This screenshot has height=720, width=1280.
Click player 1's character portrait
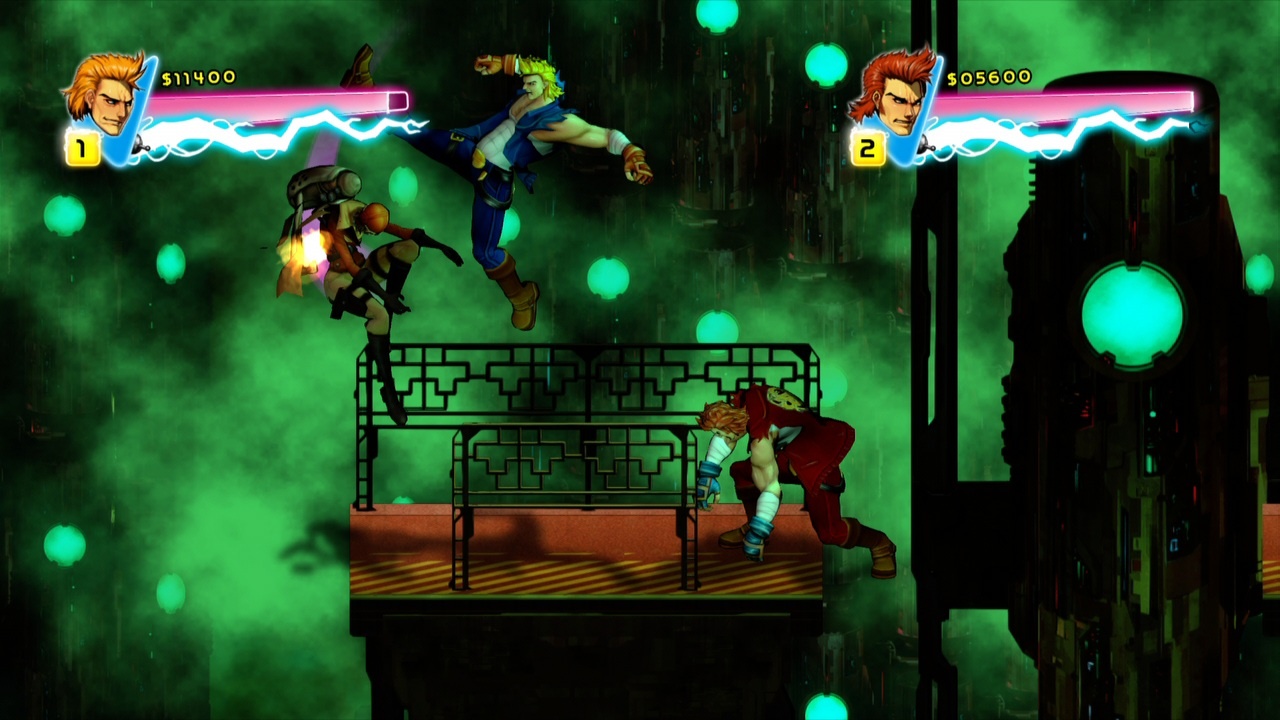pyautogui.click(x=103, y=95)
